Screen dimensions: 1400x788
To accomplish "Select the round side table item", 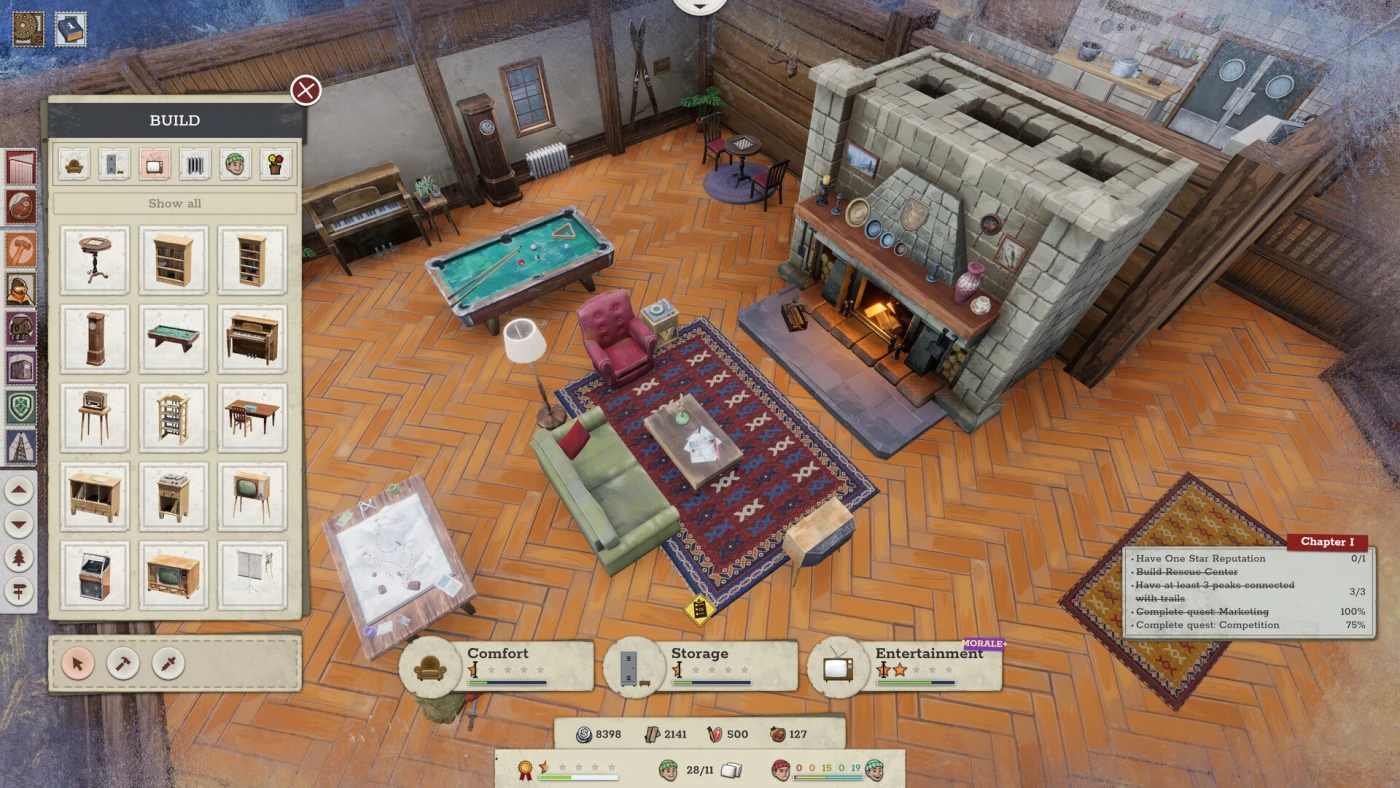I will (94, 260).
